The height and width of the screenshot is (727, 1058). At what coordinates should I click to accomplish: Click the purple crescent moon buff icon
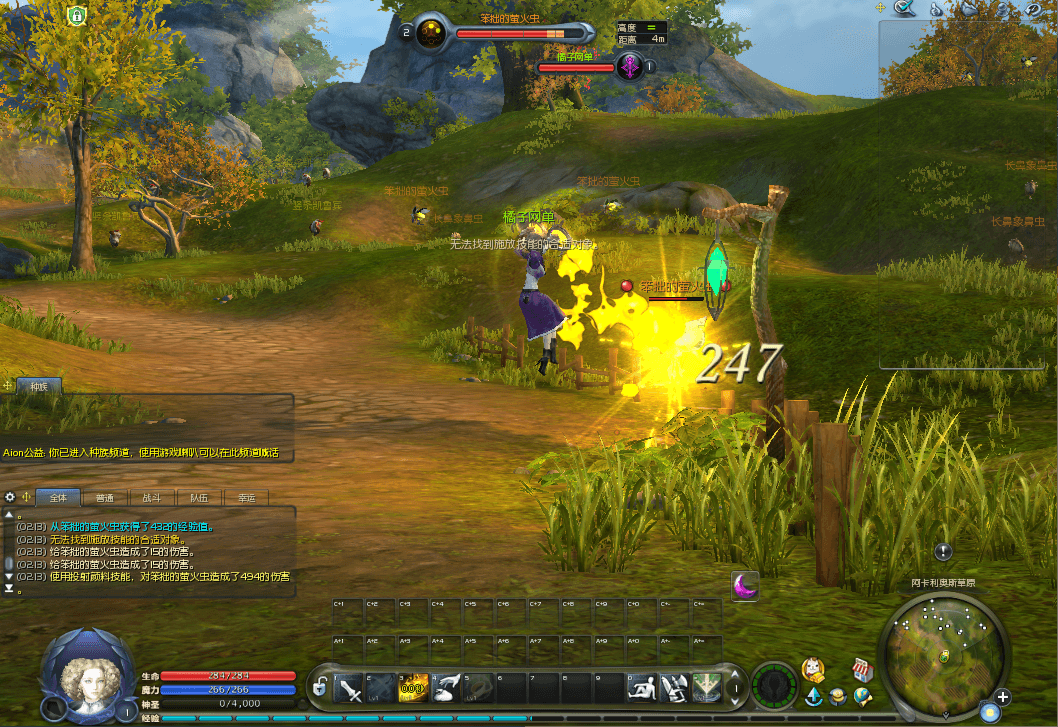744,586
